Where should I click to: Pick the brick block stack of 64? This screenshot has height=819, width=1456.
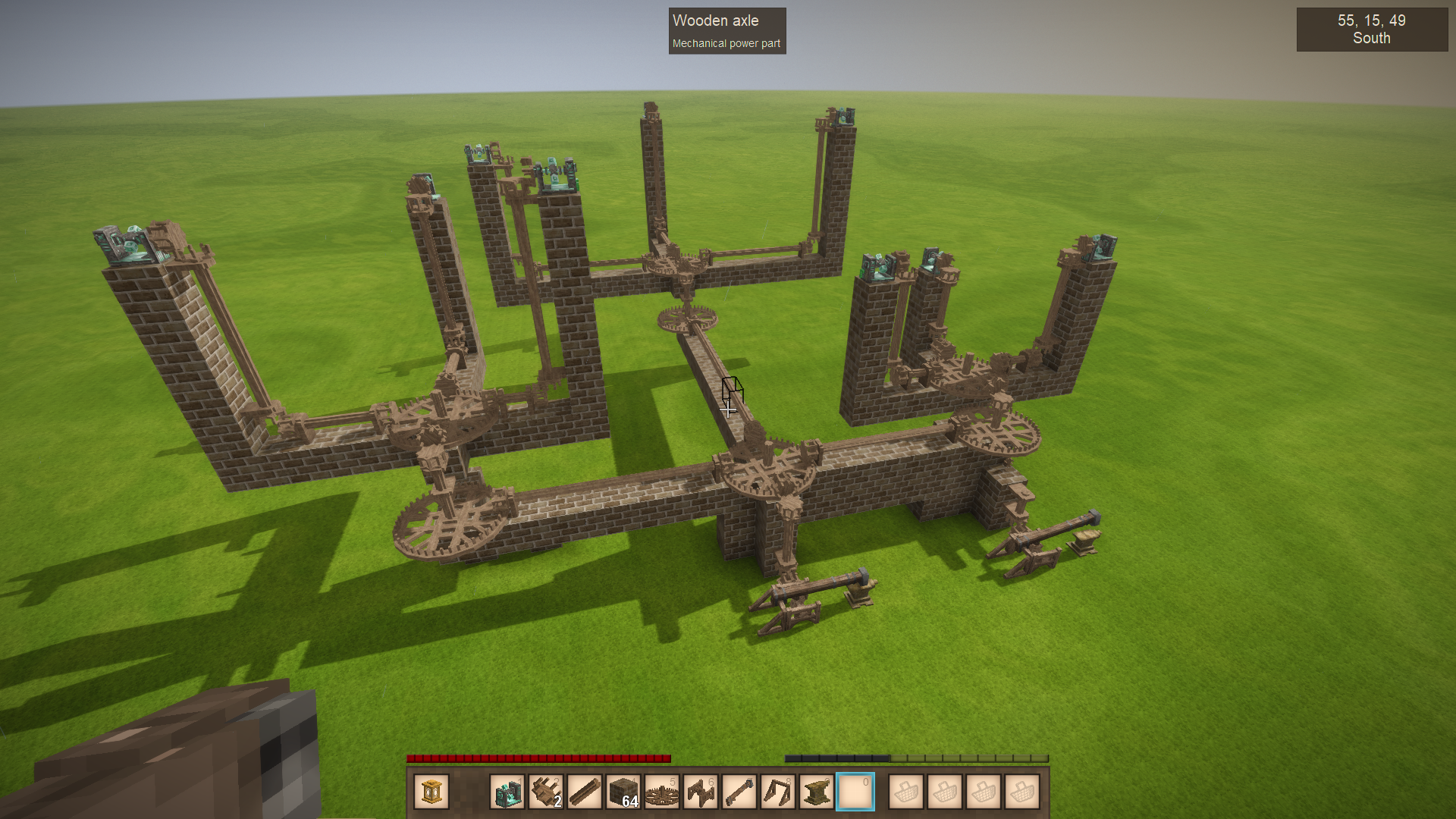coord(623,792)
